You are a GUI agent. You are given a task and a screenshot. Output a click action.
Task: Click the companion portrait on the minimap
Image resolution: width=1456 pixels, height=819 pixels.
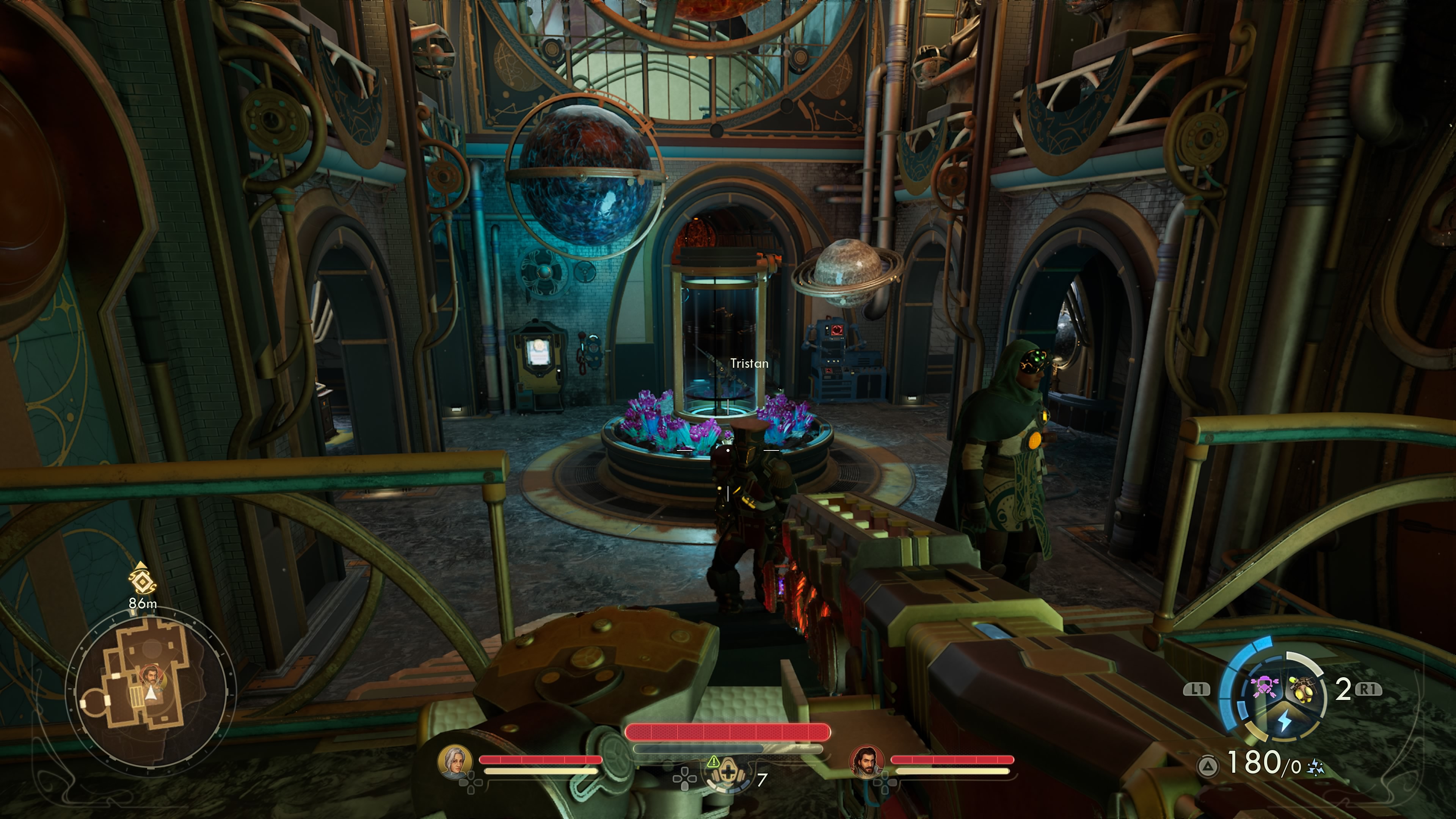151,675
